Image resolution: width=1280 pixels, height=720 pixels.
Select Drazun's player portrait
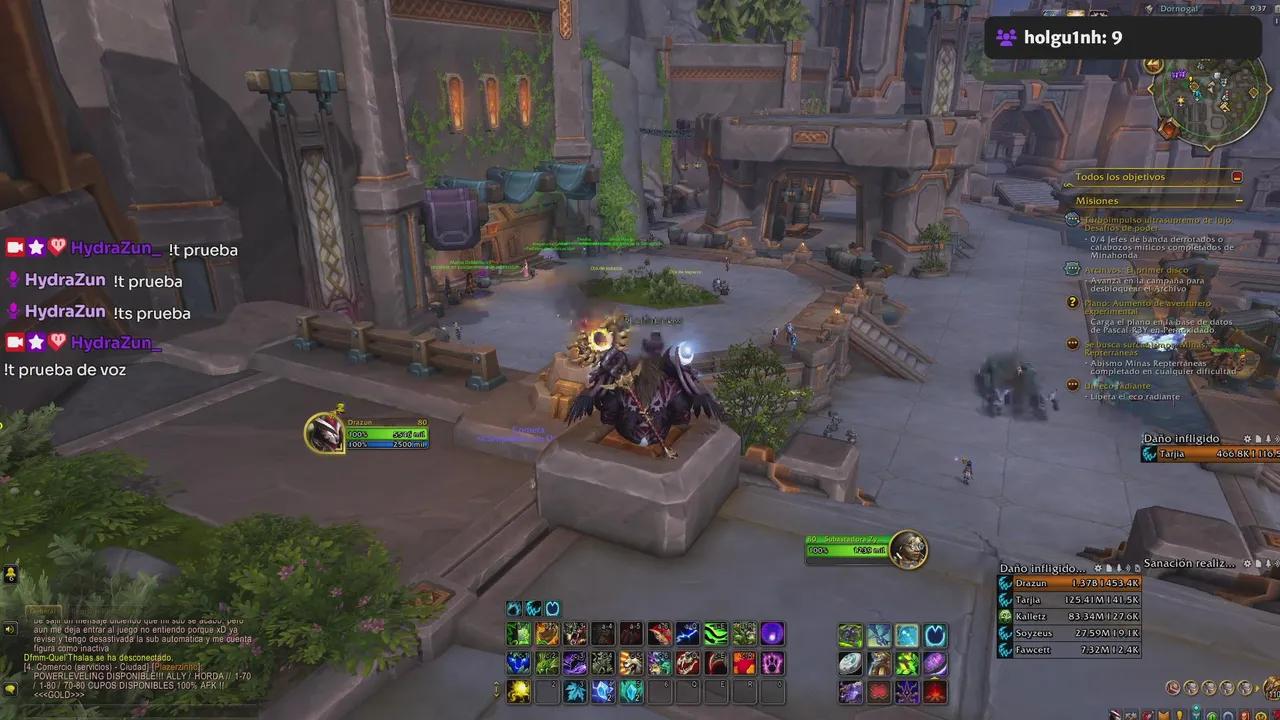327,433
